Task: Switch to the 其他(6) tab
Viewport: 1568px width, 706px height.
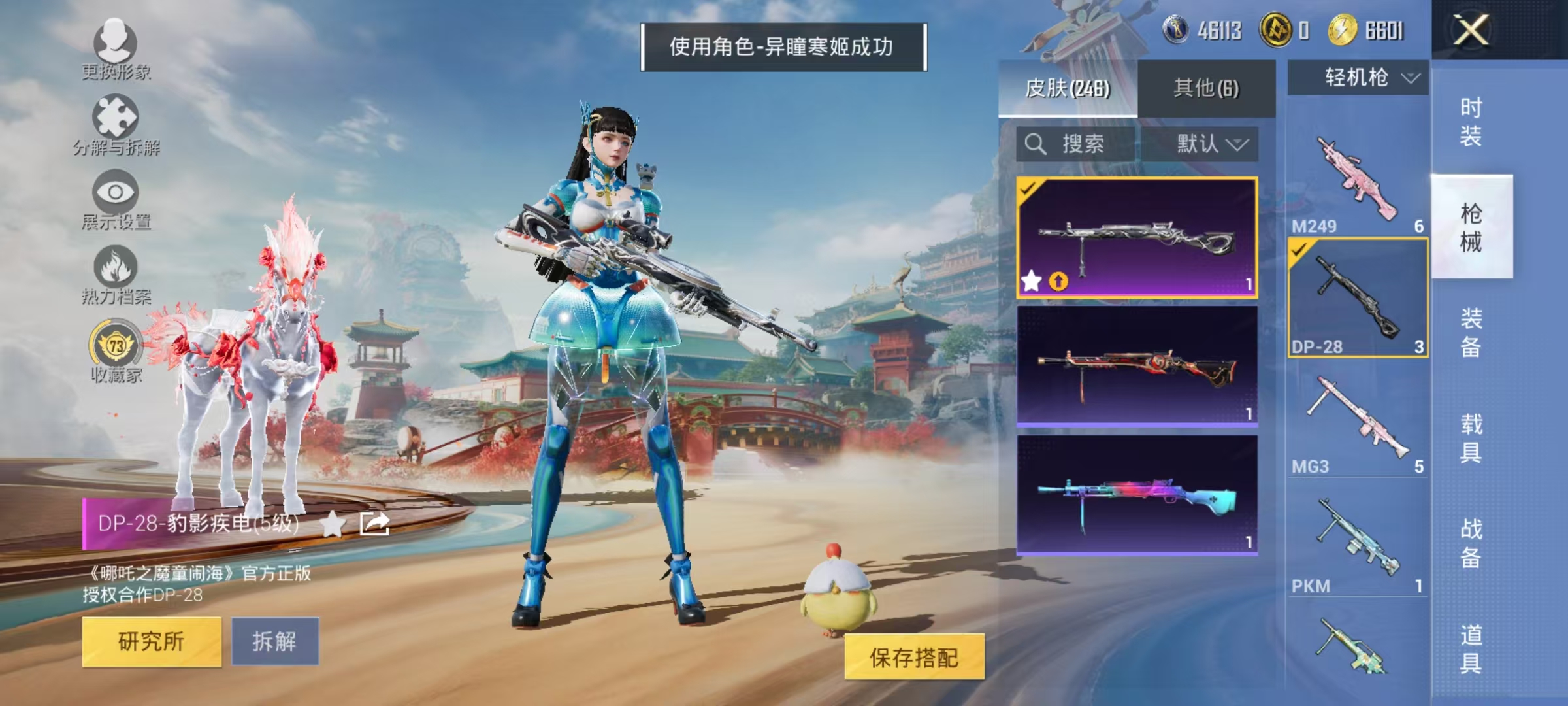Action: point(1207,86)
